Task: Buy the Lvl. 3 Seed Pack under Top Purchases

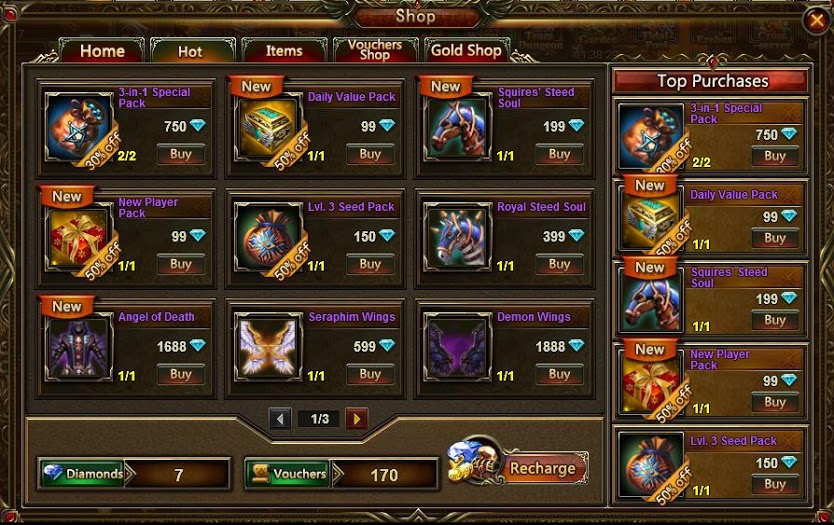Action: click(775, 485)
